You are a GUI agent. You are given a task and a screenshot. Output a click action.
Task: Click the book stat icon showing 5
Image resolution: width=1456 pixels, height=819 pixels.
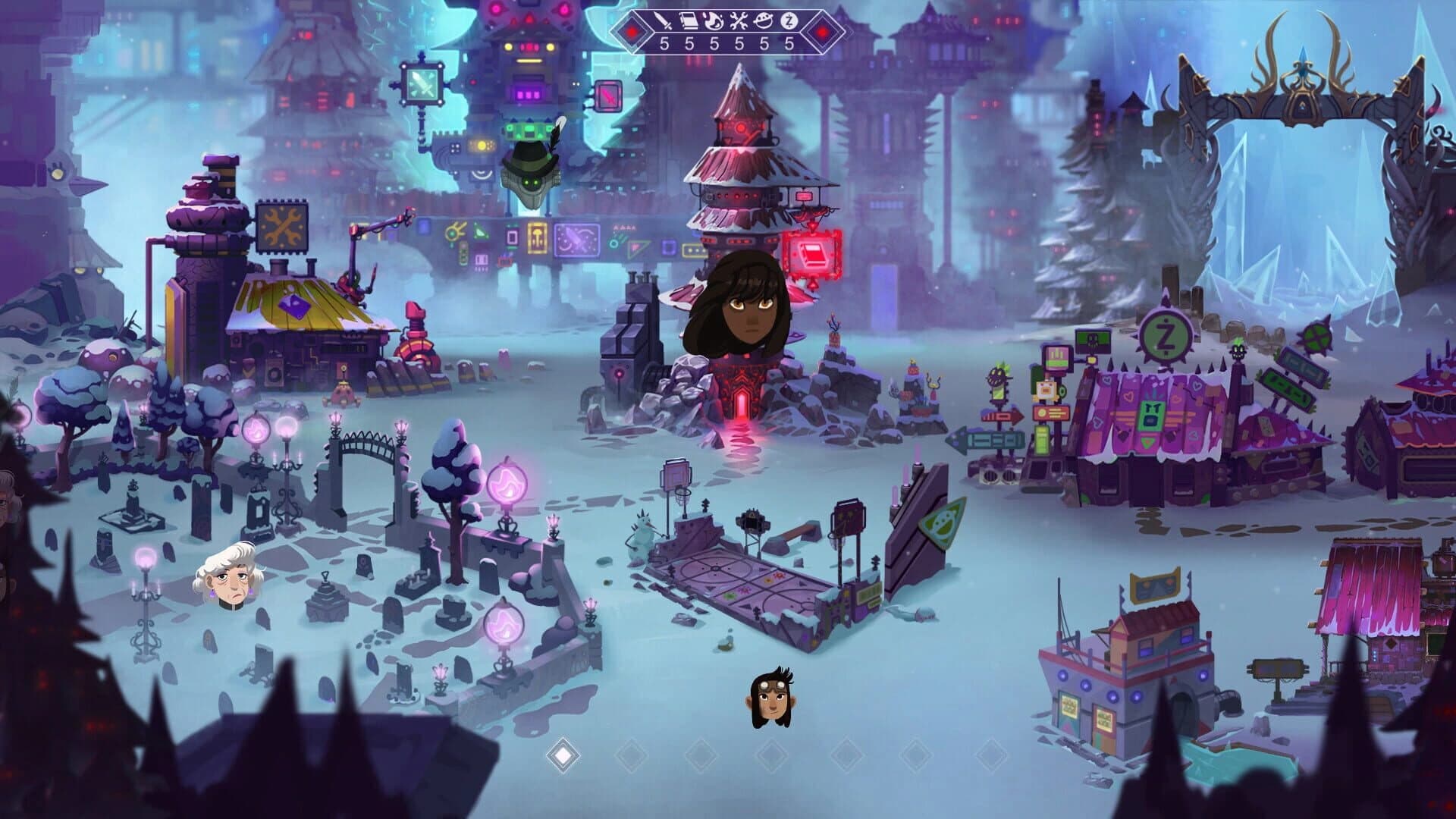(x=689, y=20)
